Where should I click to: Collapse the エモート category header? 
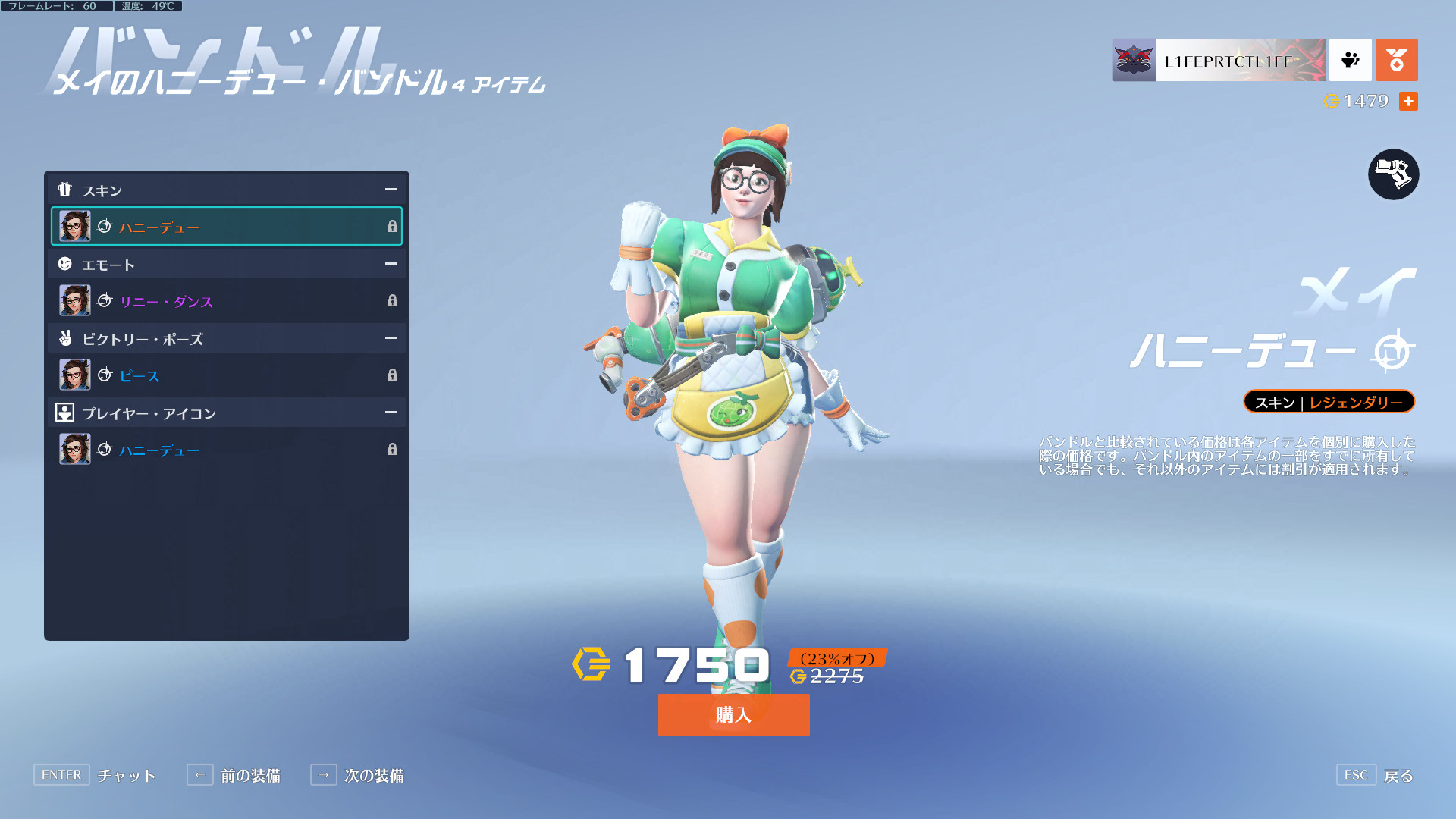coord(391,264)
